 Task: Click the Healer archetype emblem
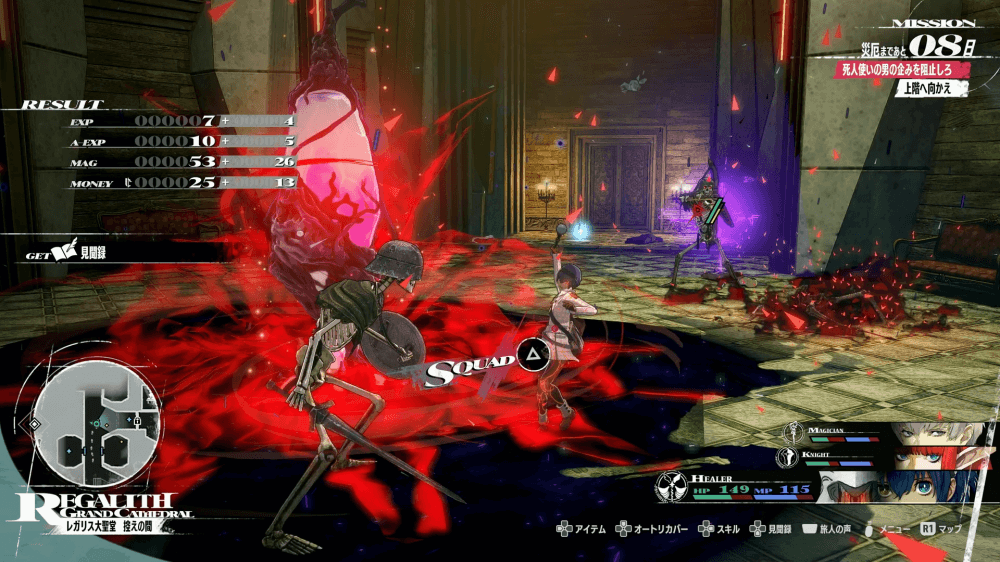click(671, 486)
